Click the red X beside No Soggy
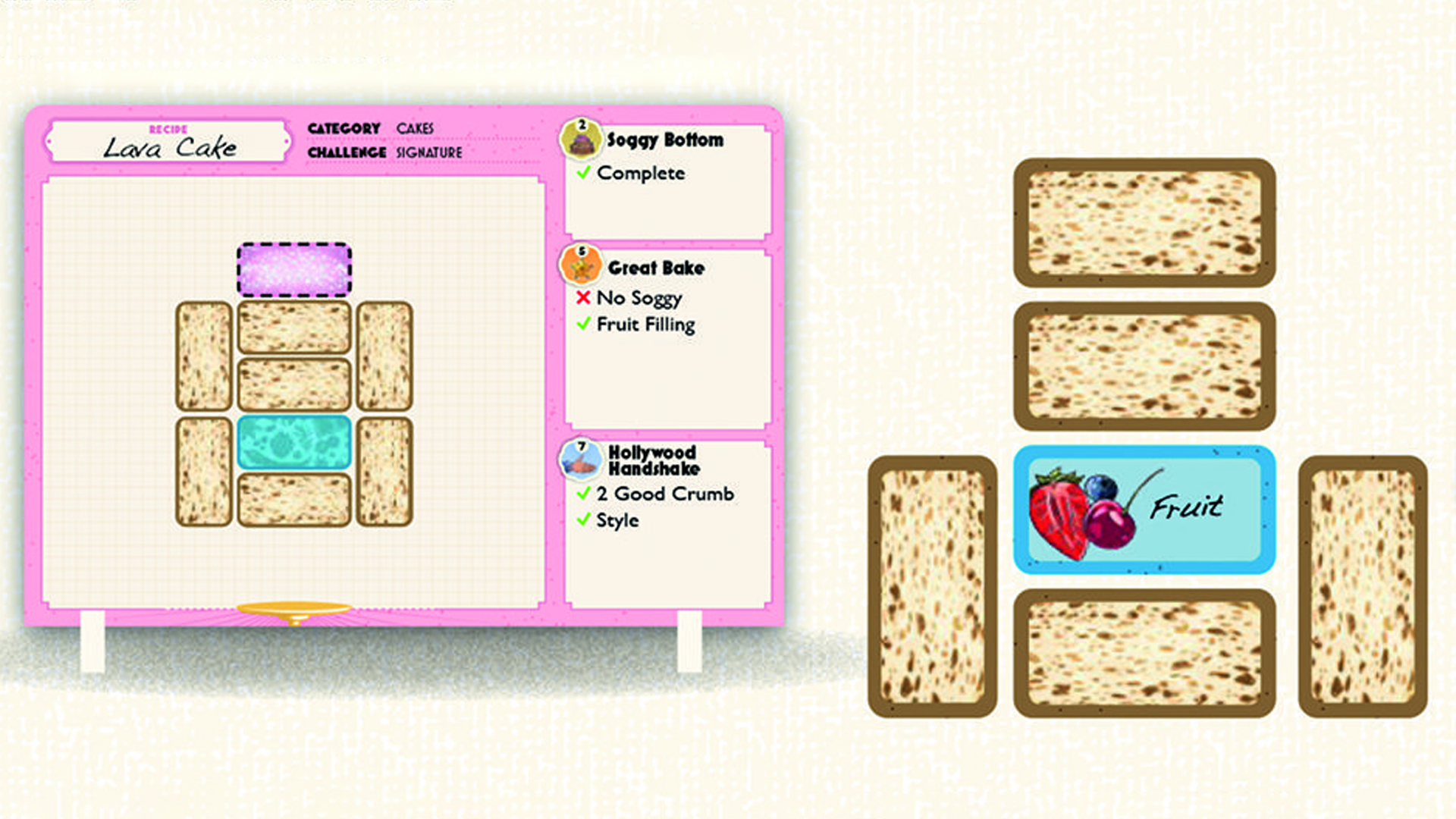 click(582, 298)
